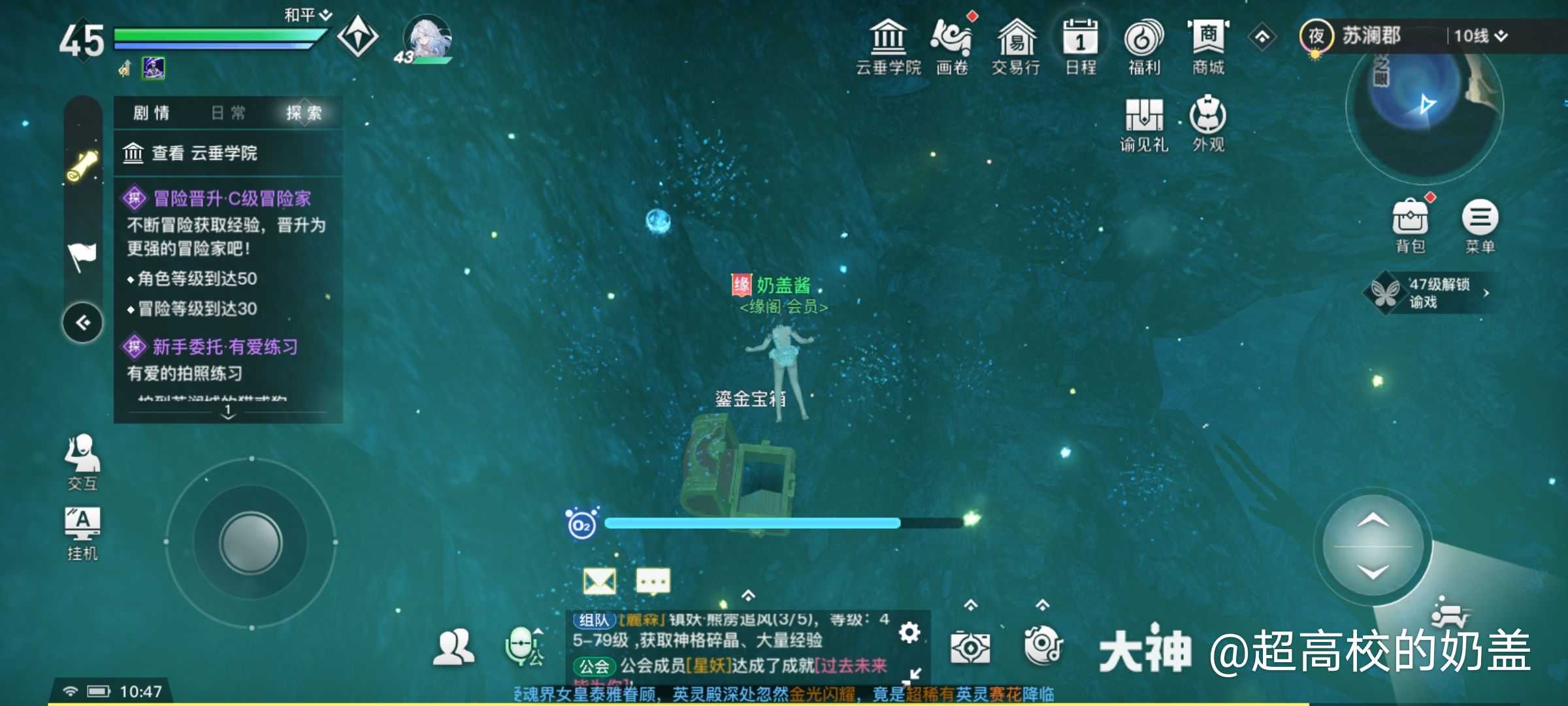
Task: Open the 外观 appearance menu
Action: pyautogui.click(x=1207, y=124)
